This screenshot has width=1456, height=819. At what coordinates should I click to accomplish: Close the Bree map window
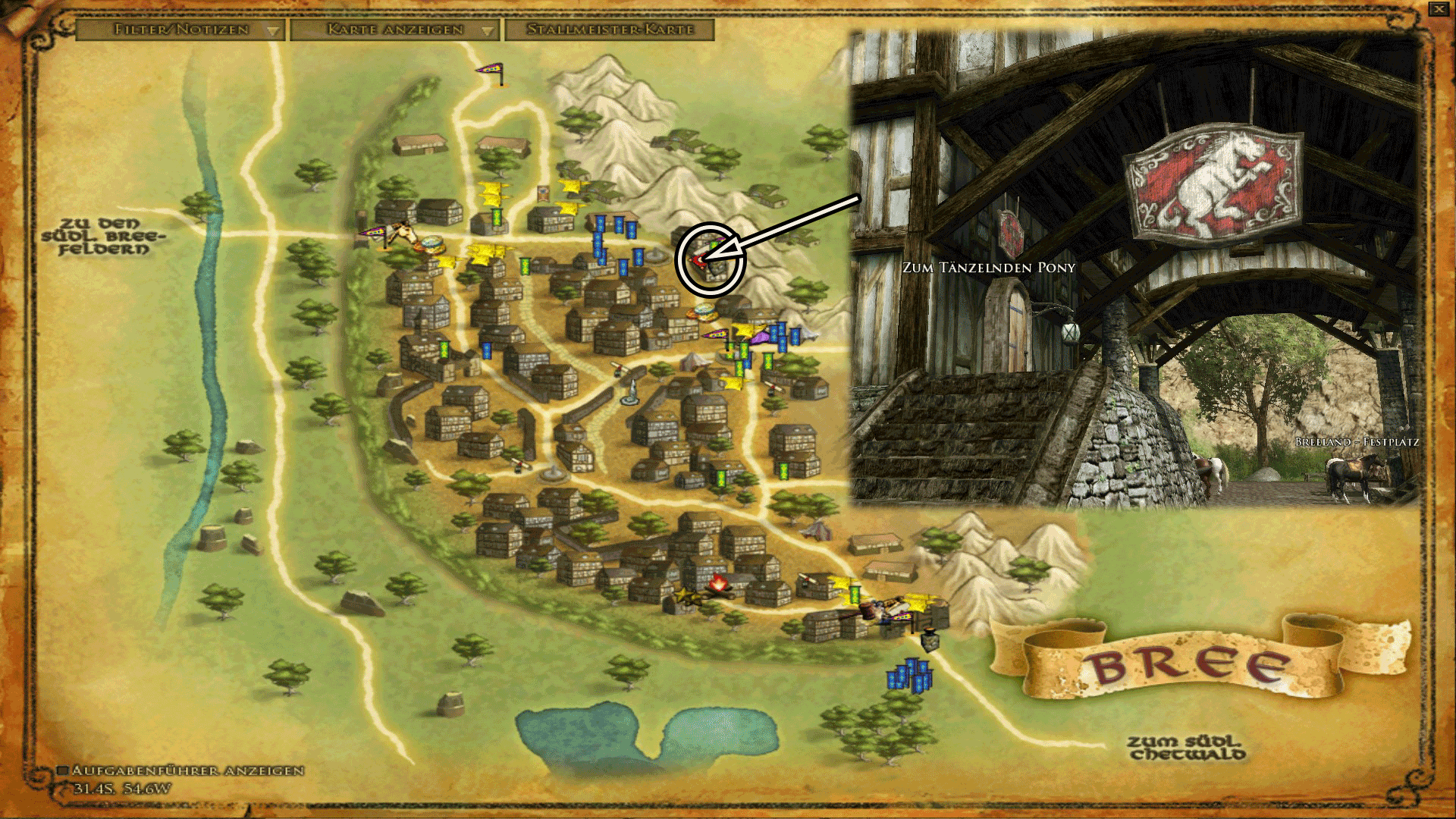pyautogui.click(x=1439, y=9)
